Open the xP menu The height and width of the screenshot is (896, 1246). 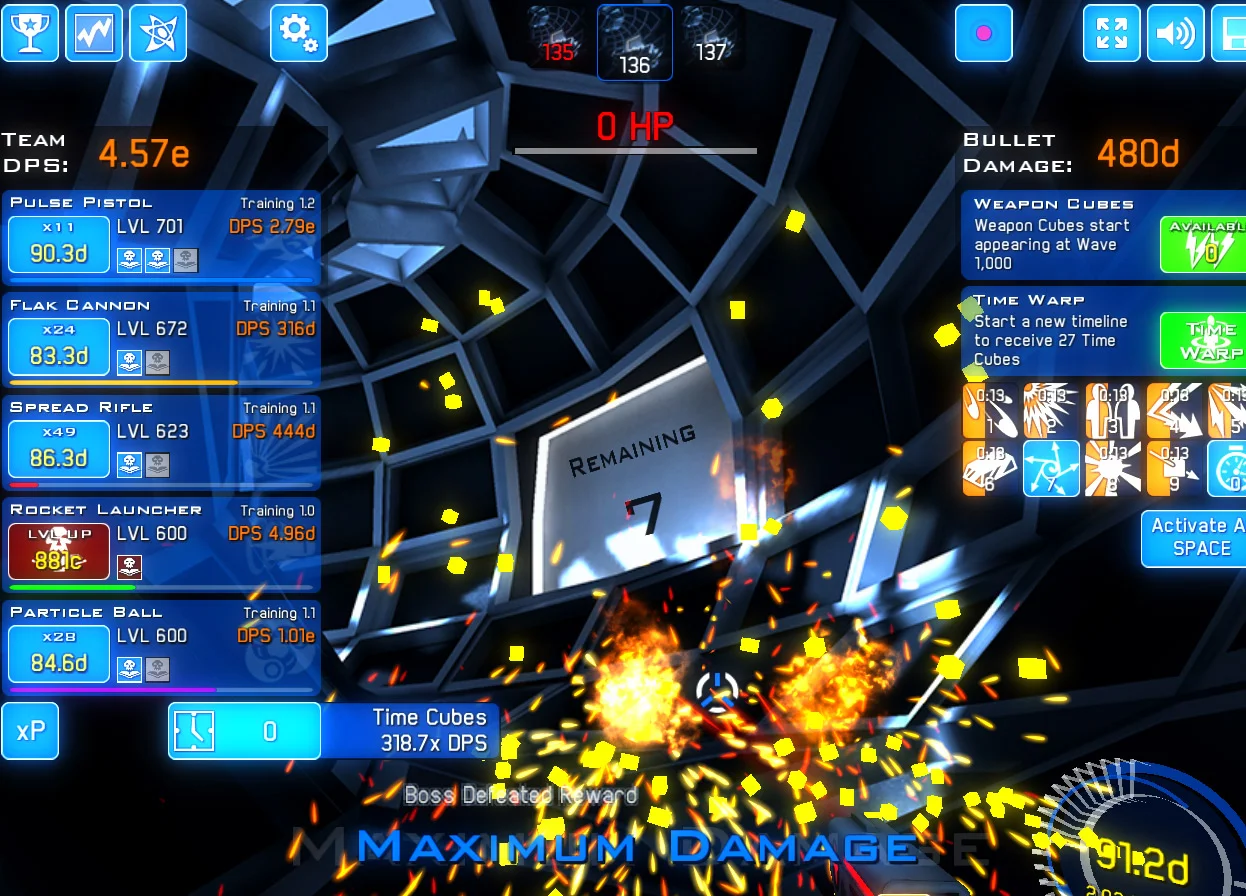point(30,731)
